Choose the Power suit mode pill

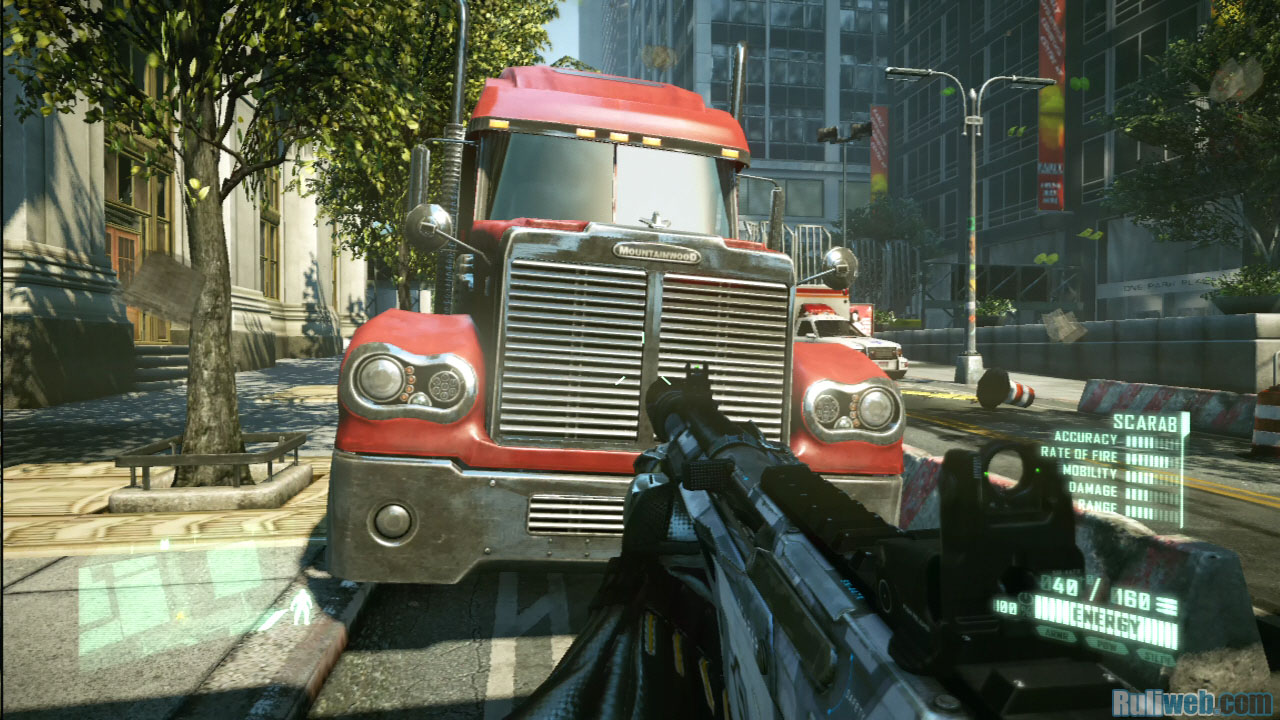[x=1106, y=647]
